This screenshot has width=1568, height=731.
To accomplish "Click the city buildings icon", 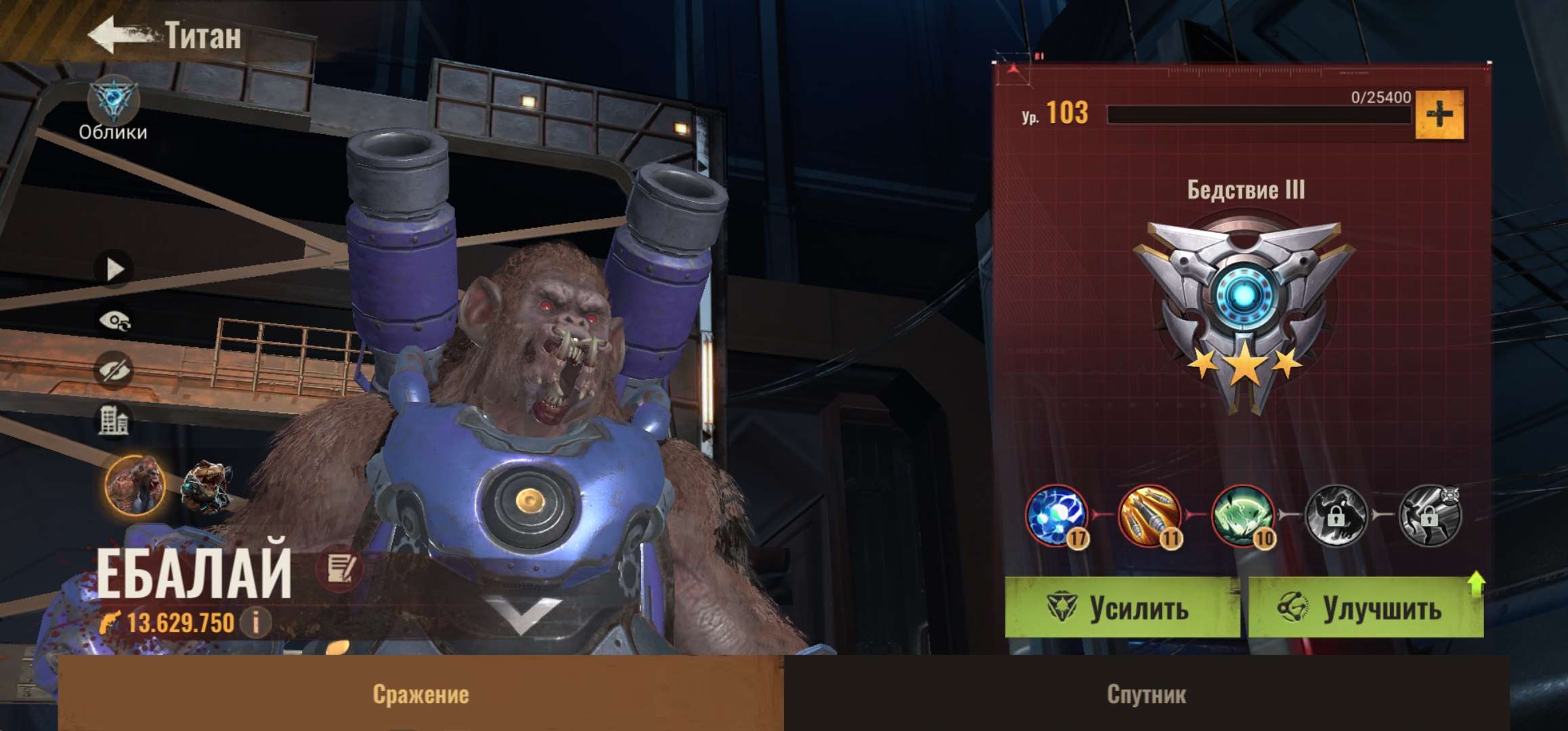I will pyautogui.click(x=113, y=420).
